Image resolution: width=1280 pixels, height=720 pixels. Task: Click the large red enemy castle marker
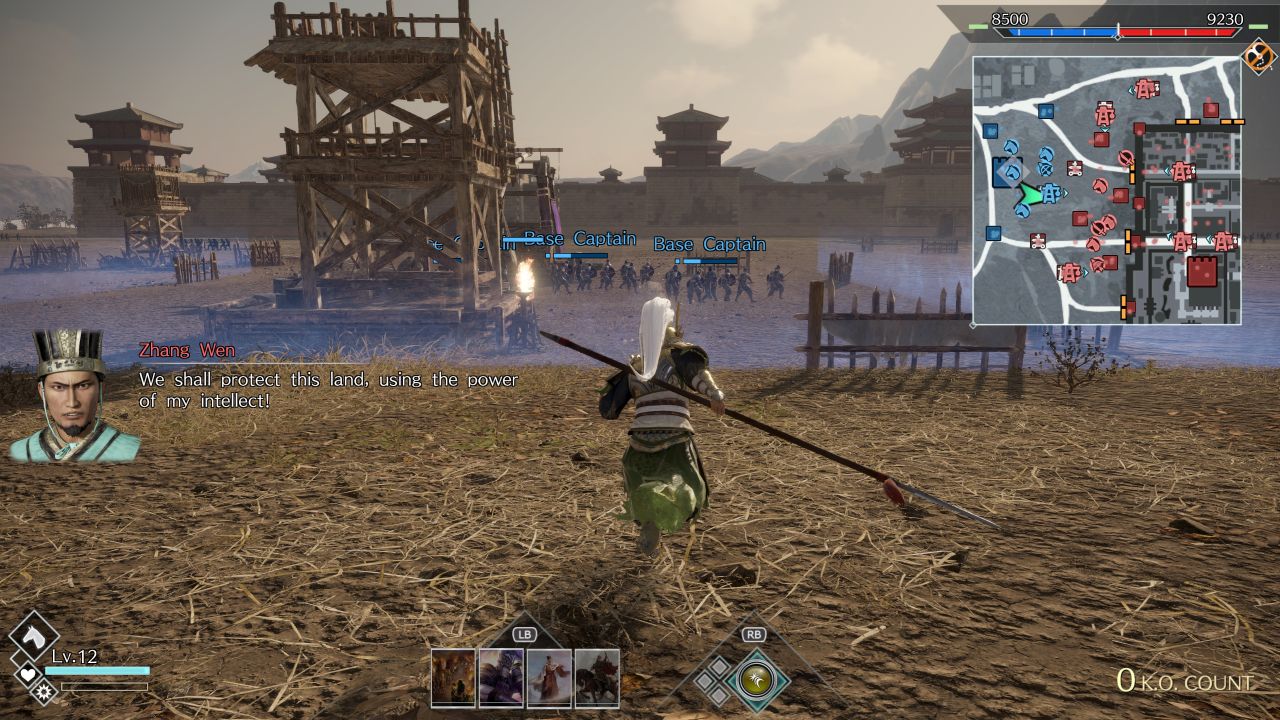click(1201, 272)
